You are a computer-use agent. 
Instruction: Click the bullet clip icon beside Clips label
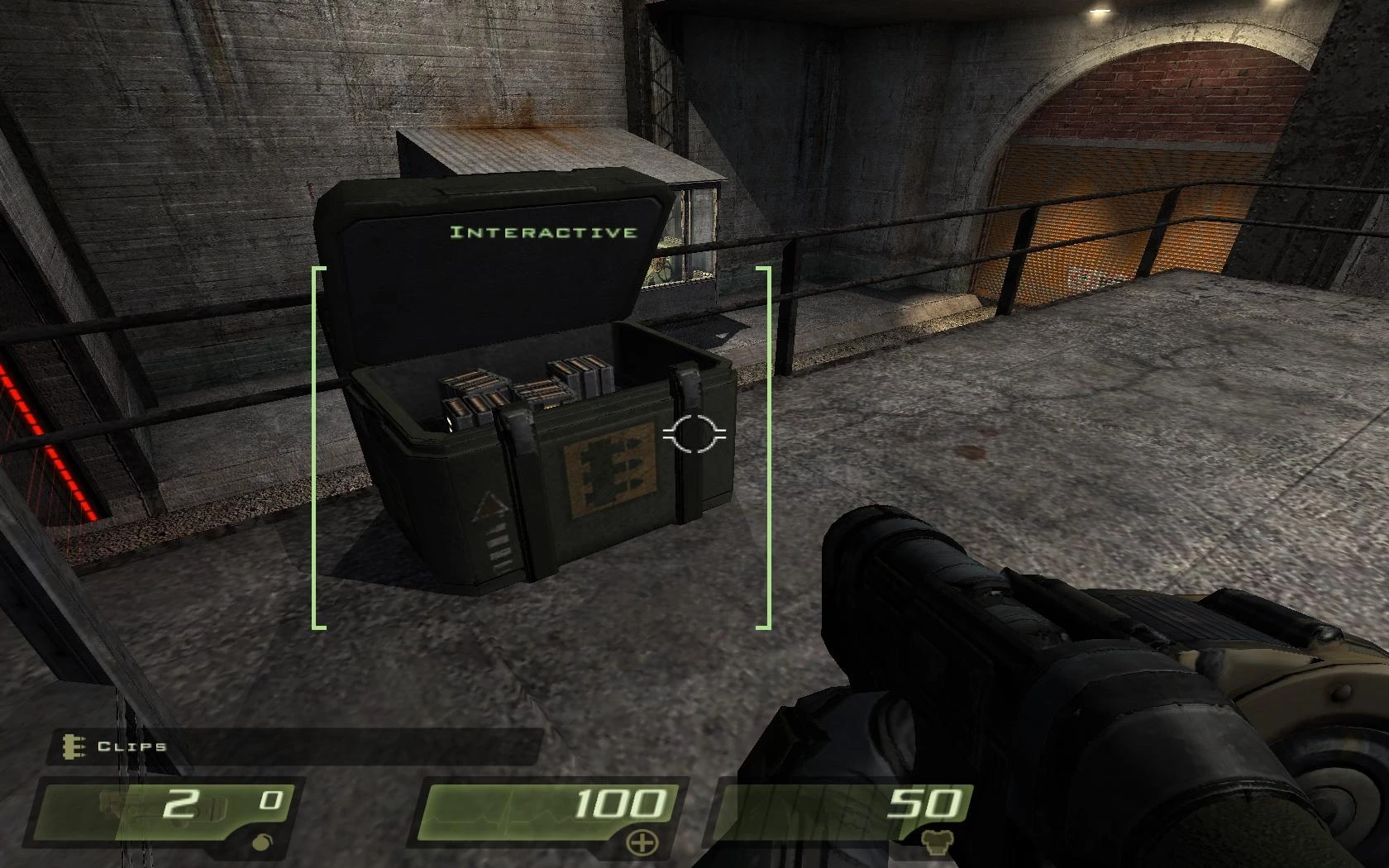[x=73, y=748]
